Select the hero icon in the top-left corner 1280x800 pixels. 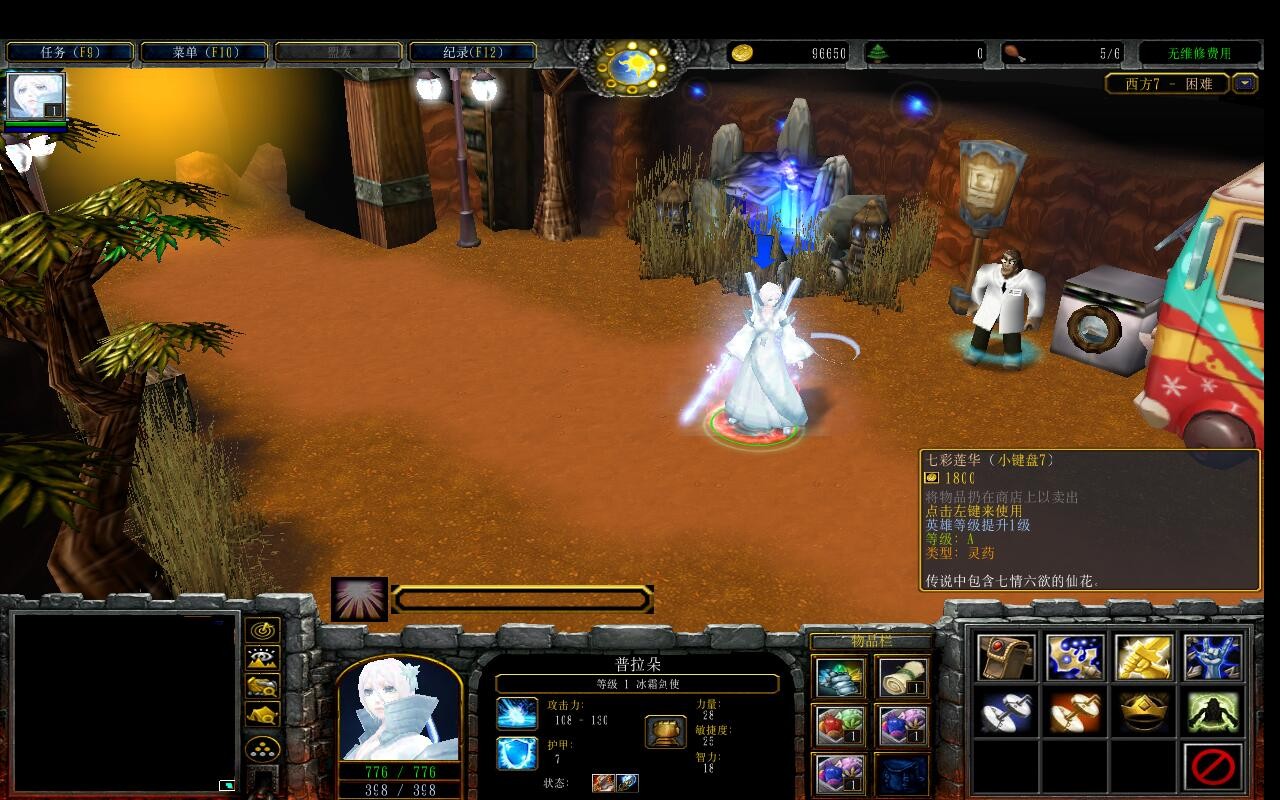(36, 96)
